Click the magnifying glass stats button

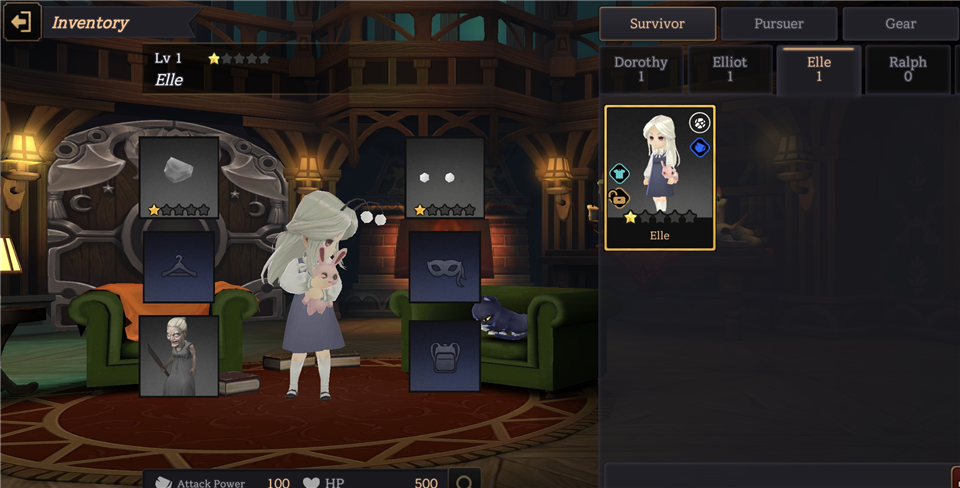(x=464, y=481)
